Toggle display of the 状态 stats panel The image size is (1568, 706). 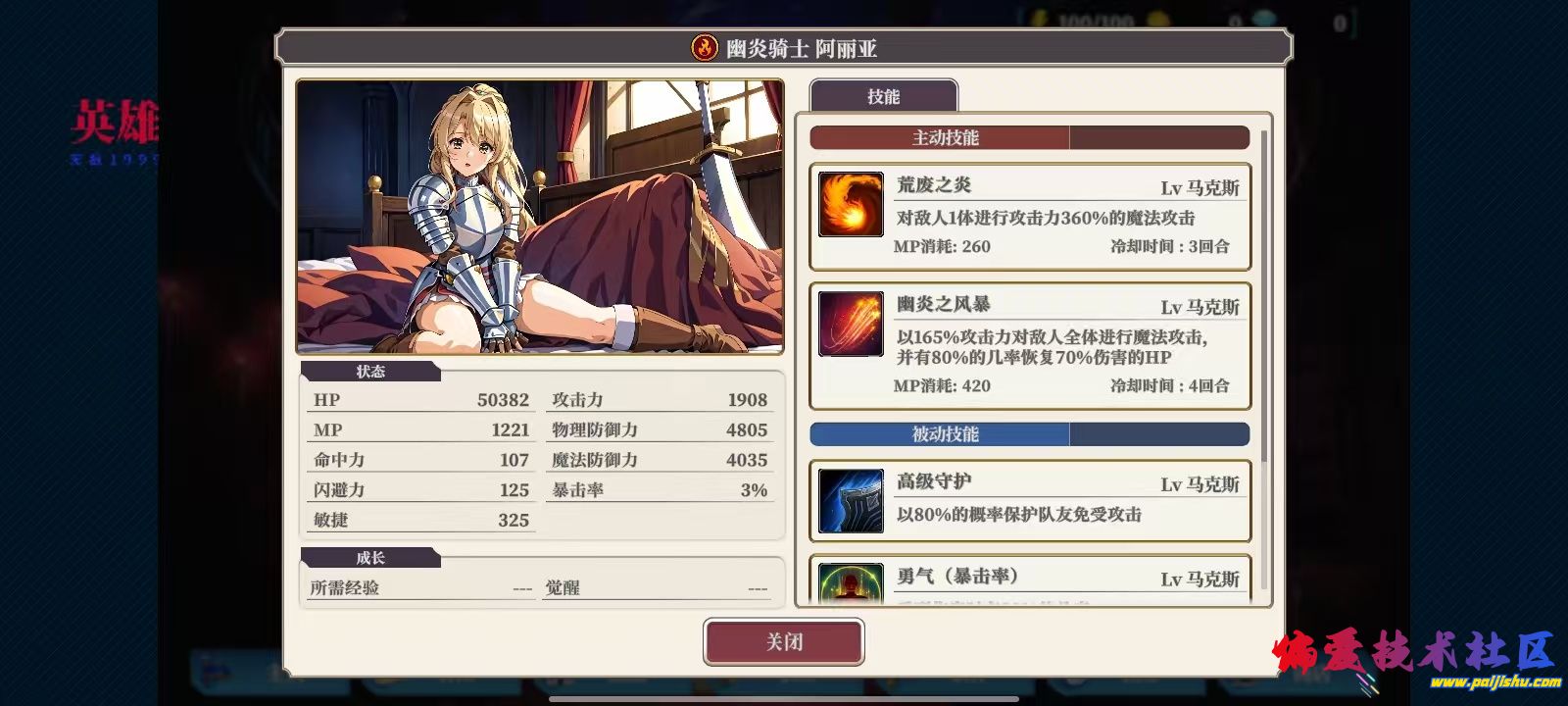(370, 372)
